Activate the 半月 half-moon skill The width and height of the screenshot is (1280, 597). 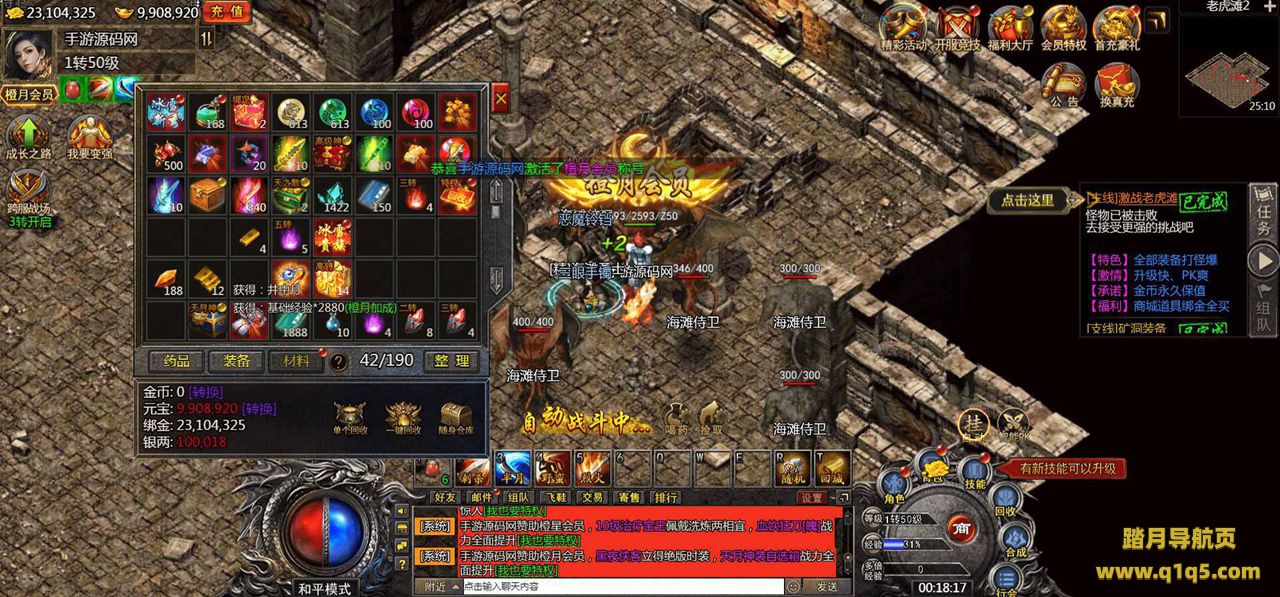coord(513,468)
